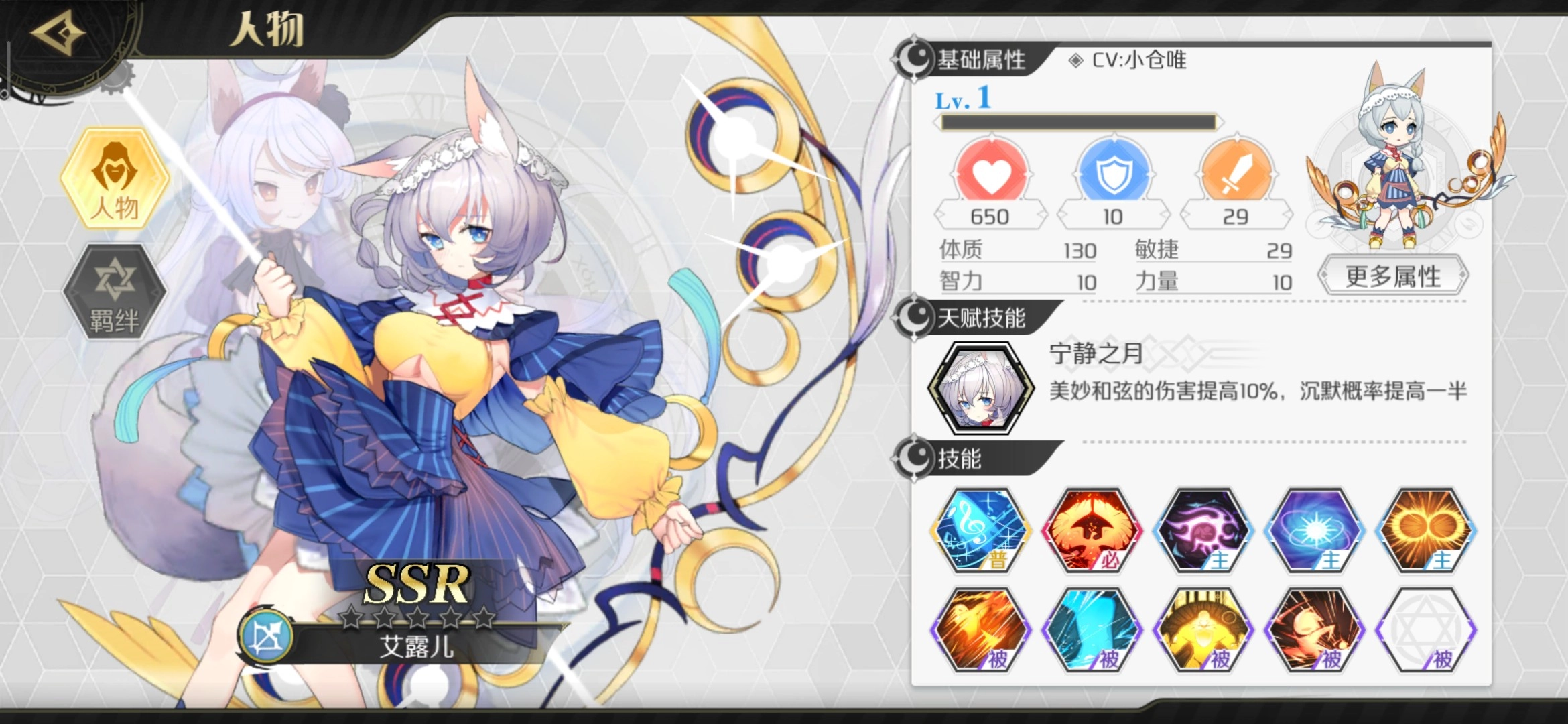Click the blue shield defense stat icon
The height and width of the screenshot is (724, 1568).
(x=1112, y=174)
